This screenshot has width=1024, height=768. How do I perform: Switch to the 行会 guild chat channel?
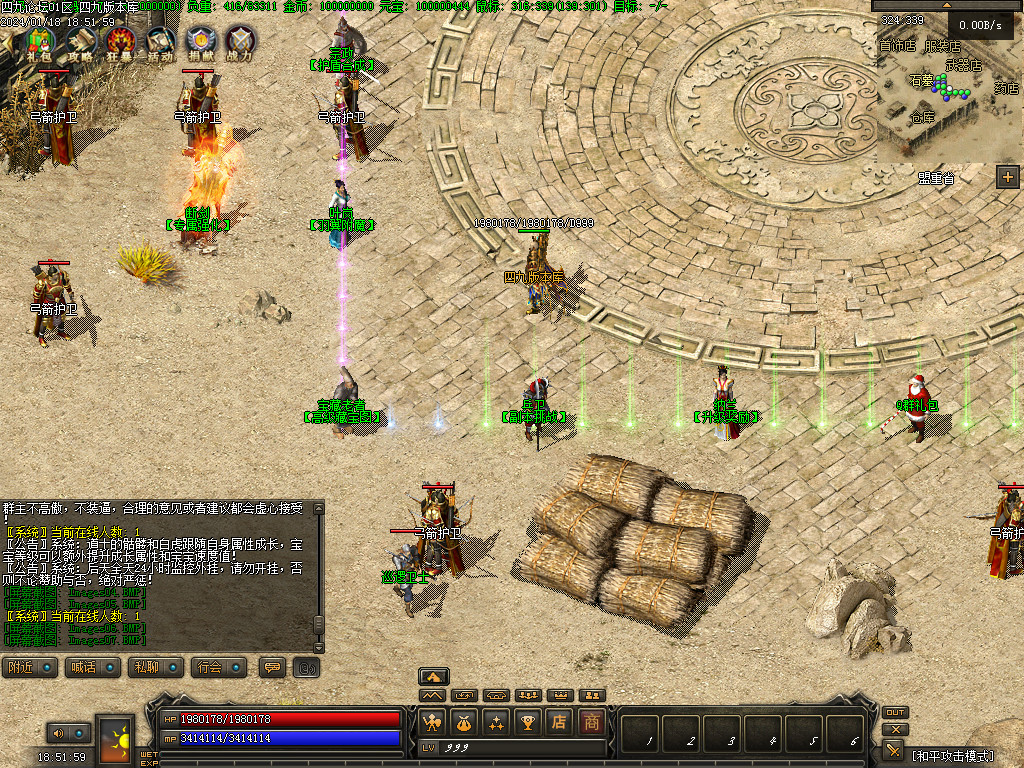tap(218, 667)
